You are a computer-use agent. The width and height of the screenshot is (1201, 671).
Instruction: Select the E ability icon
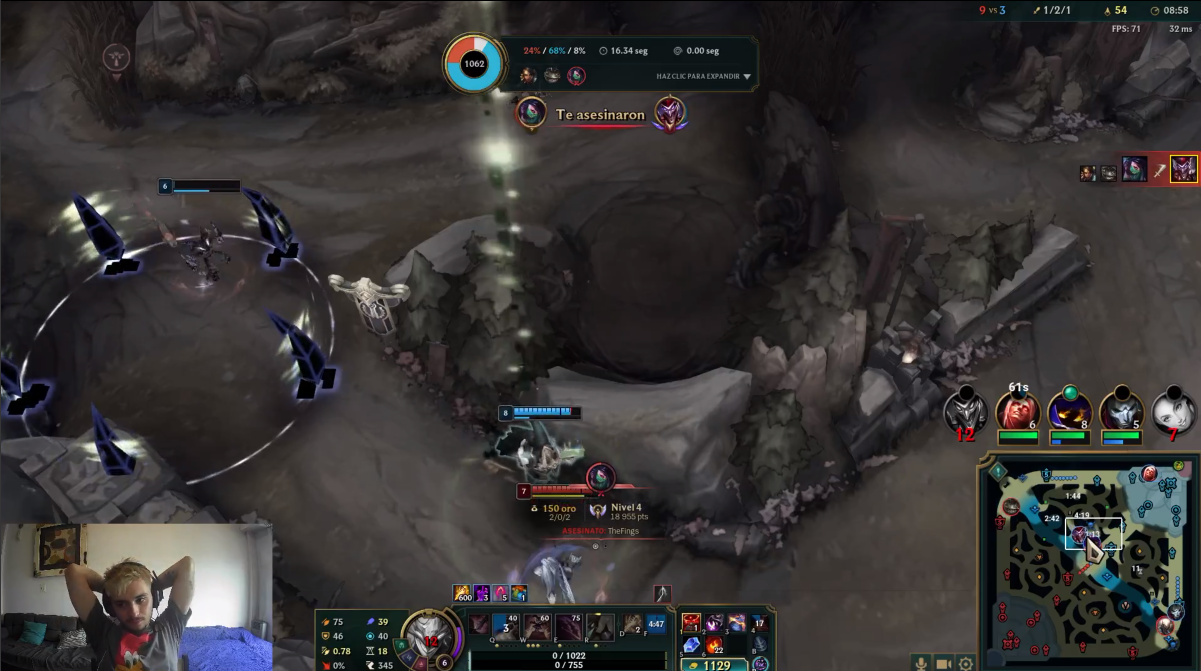click(569, 627)
